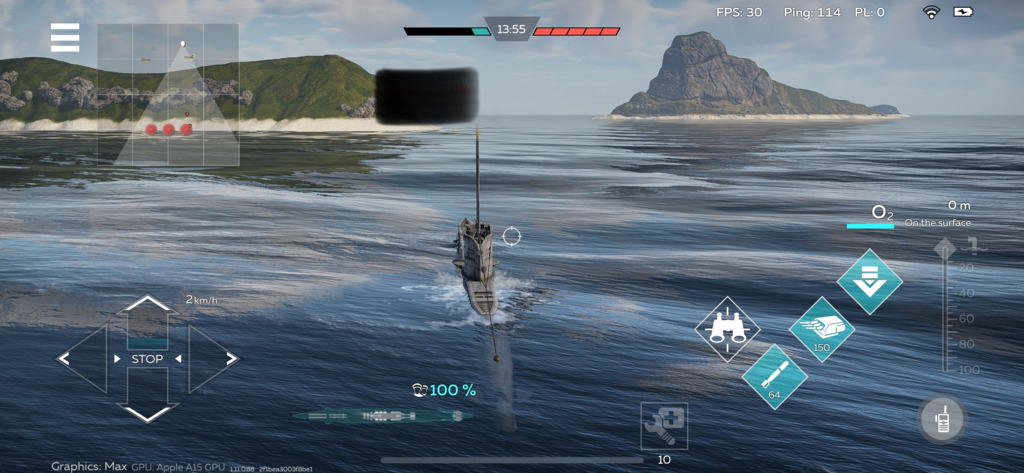Hit the STOP engine button
Image resolution: width=1024 pixels, height=473 pixels.
(147, 359)
